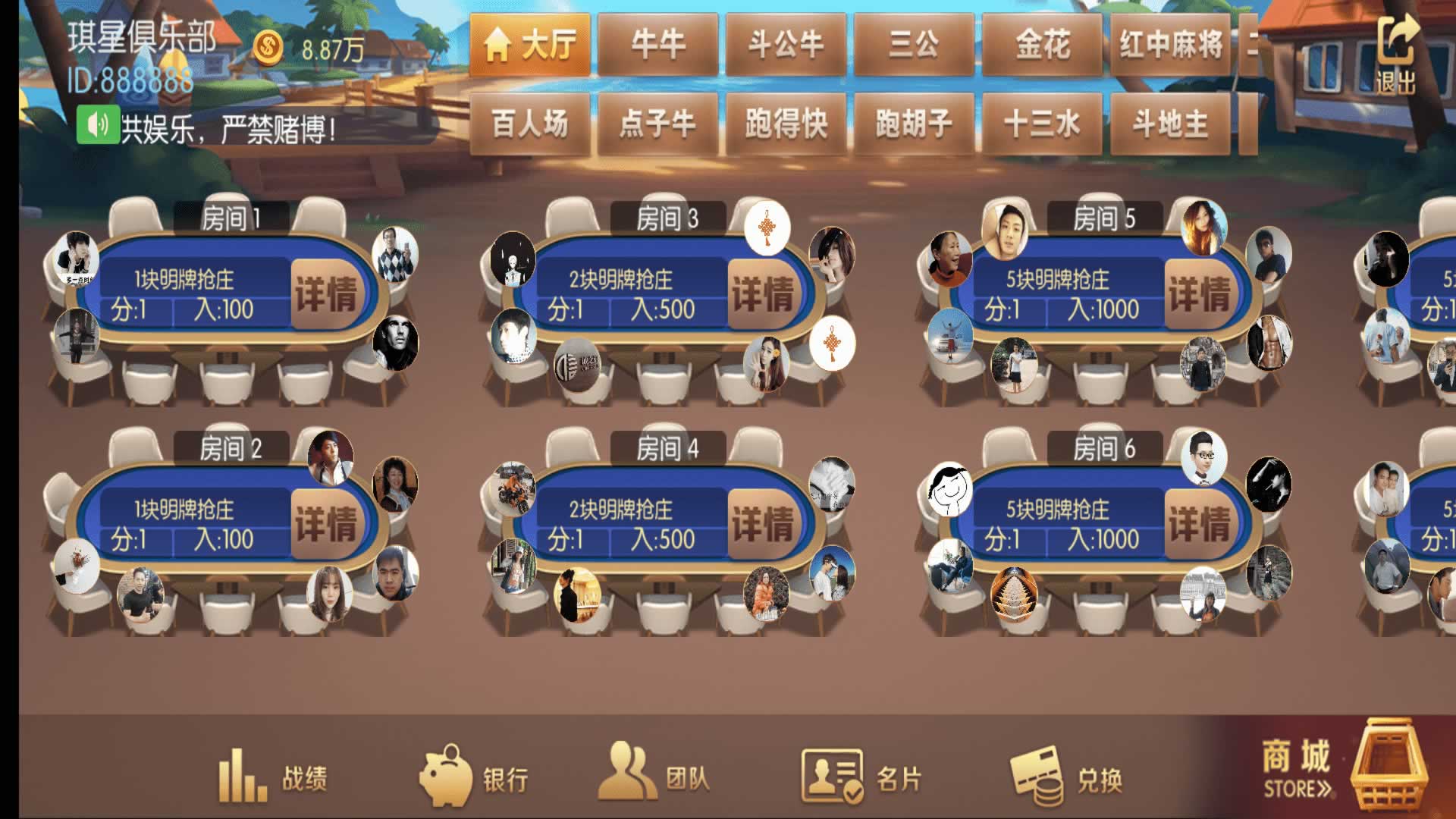Open the 十三水 game tab
This screenshot has height=819, width=1456.
point(1042,124)
